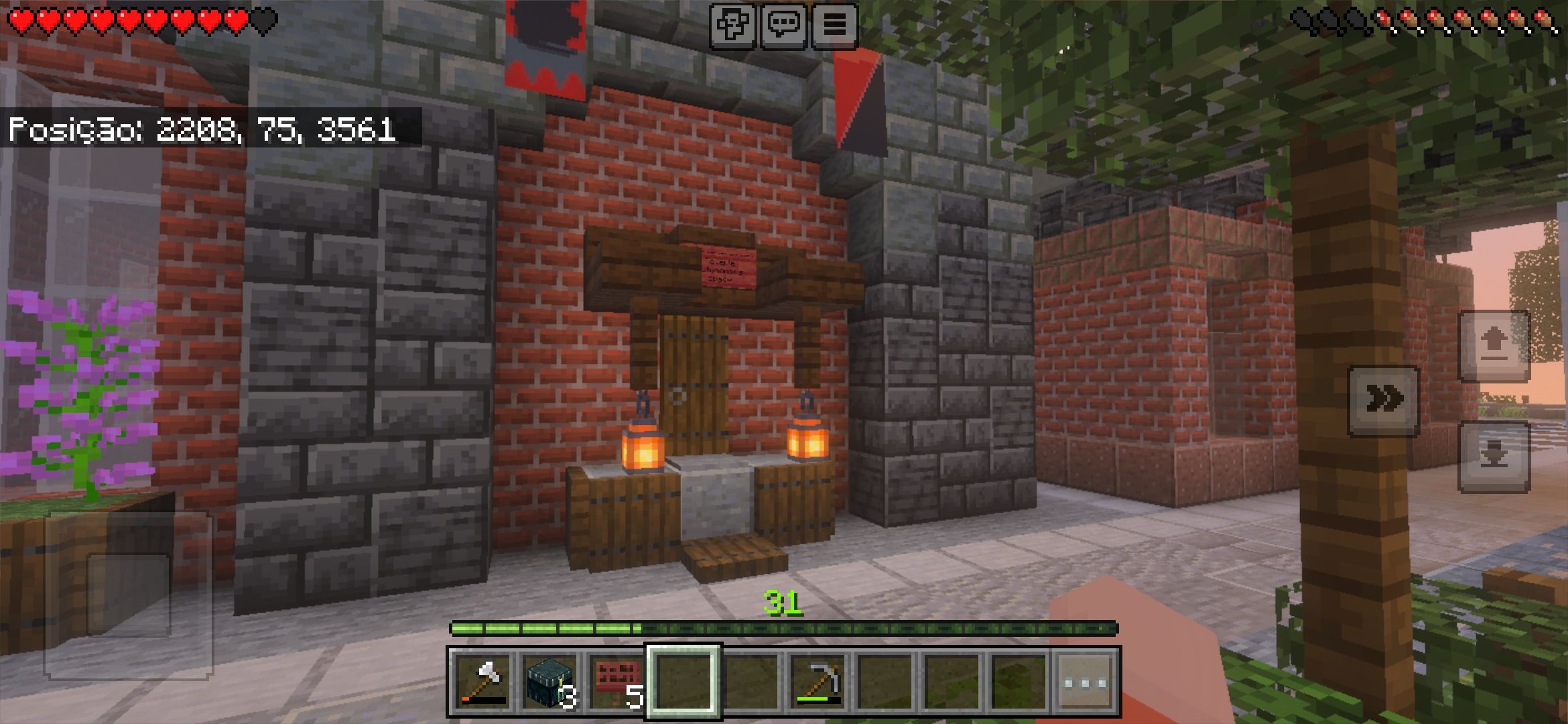This screenshot has width=1568, height=724.
Task: Open the pause menu with three bars
Action: (x=834, y=25)
